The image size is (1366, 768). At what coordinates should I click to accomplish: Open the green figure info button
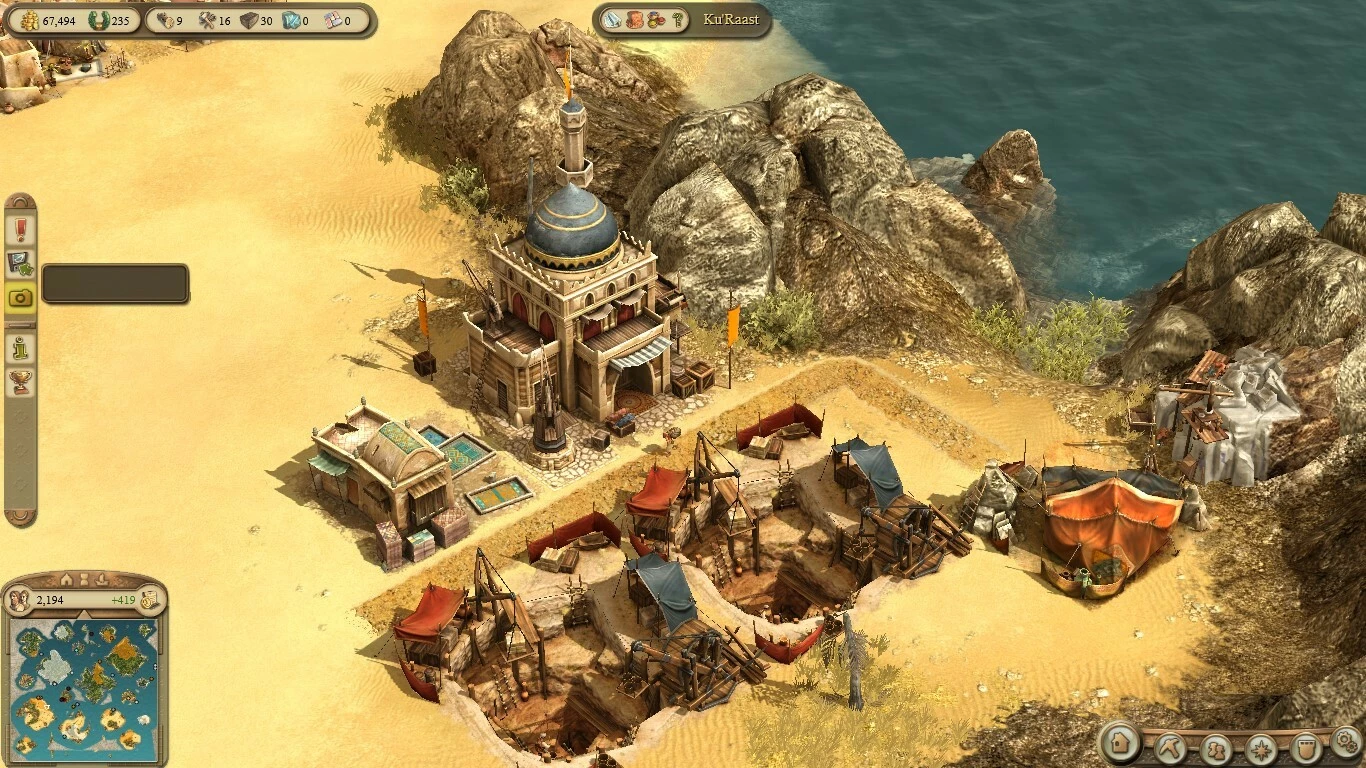[x=21, y=348]
